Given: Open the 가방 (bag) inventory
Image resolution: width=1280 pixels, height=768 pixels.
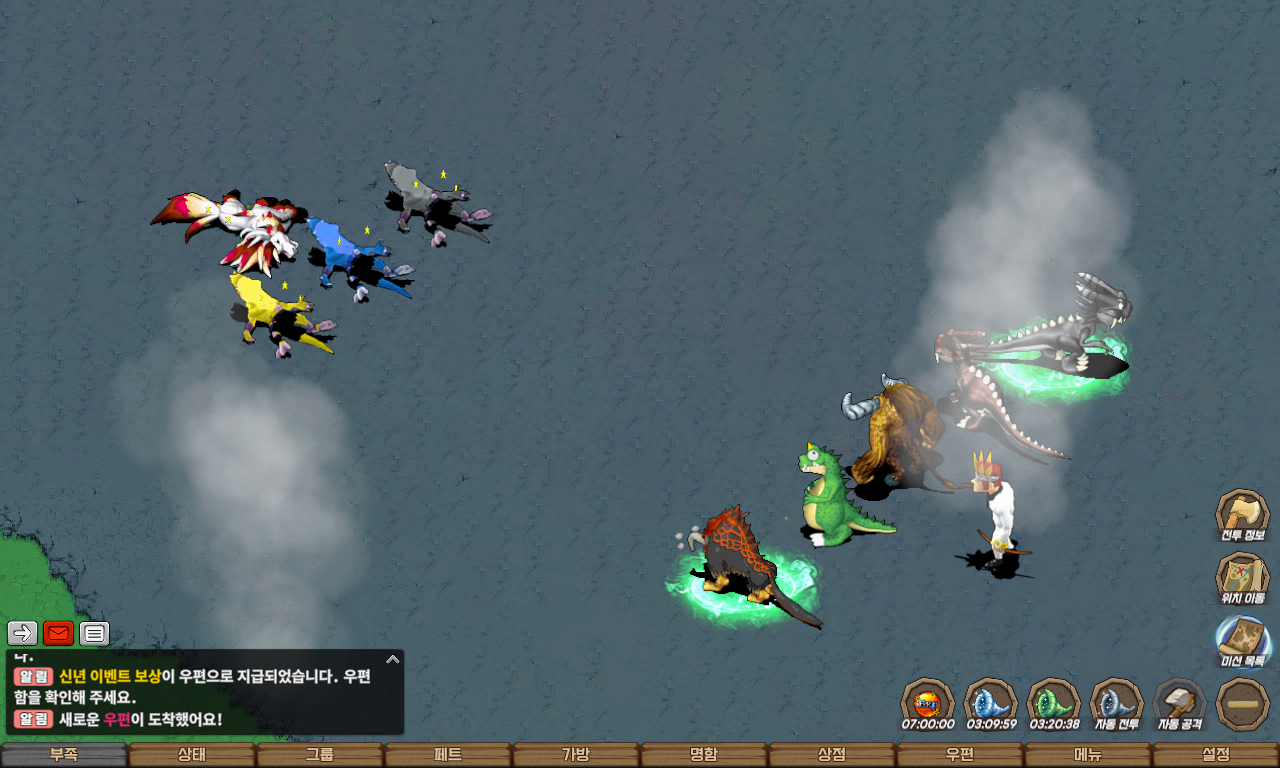Looking at the screenshot, I should click(576, 755).
